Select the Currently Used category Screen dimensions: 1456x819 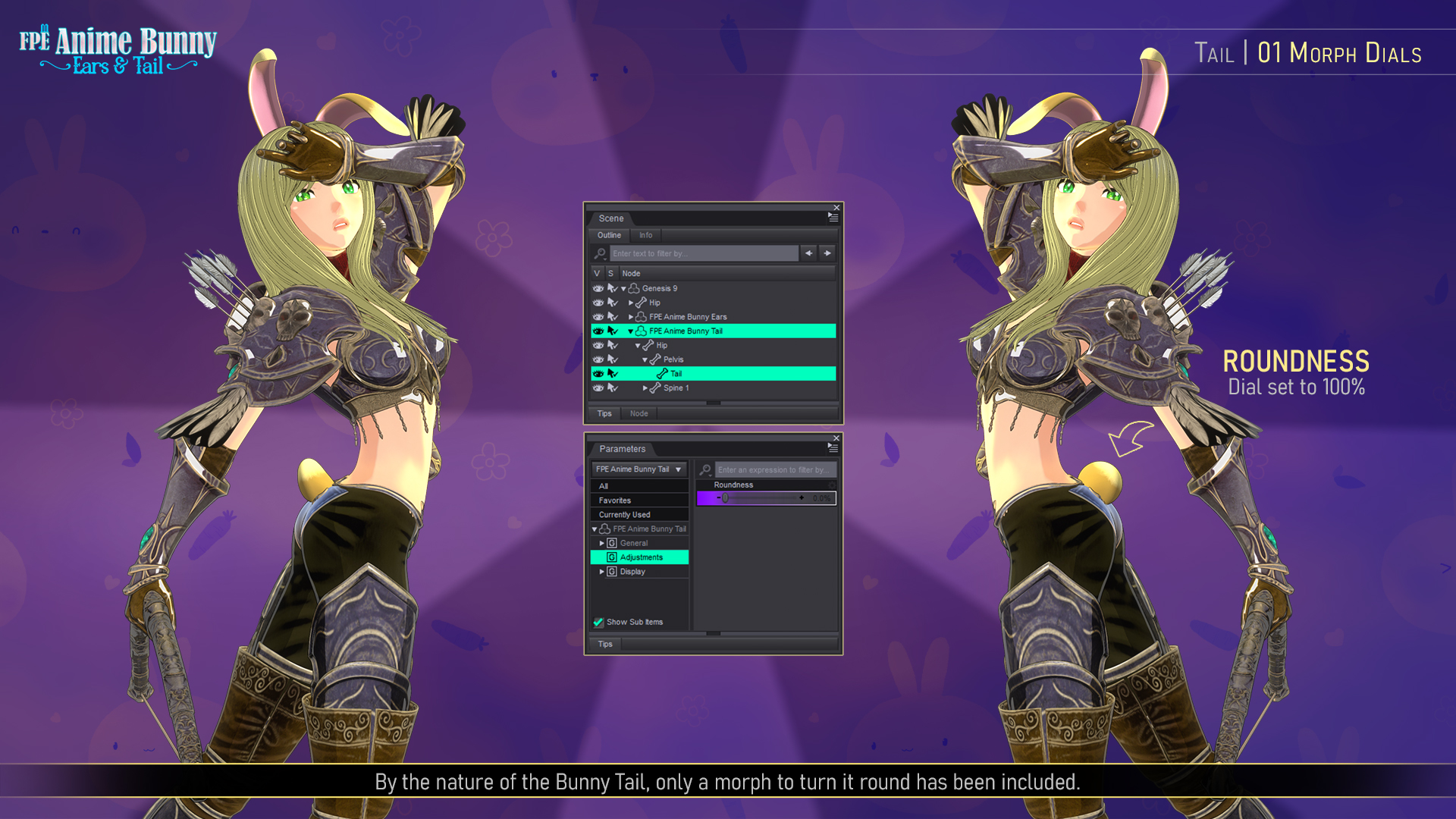(626, 514)
